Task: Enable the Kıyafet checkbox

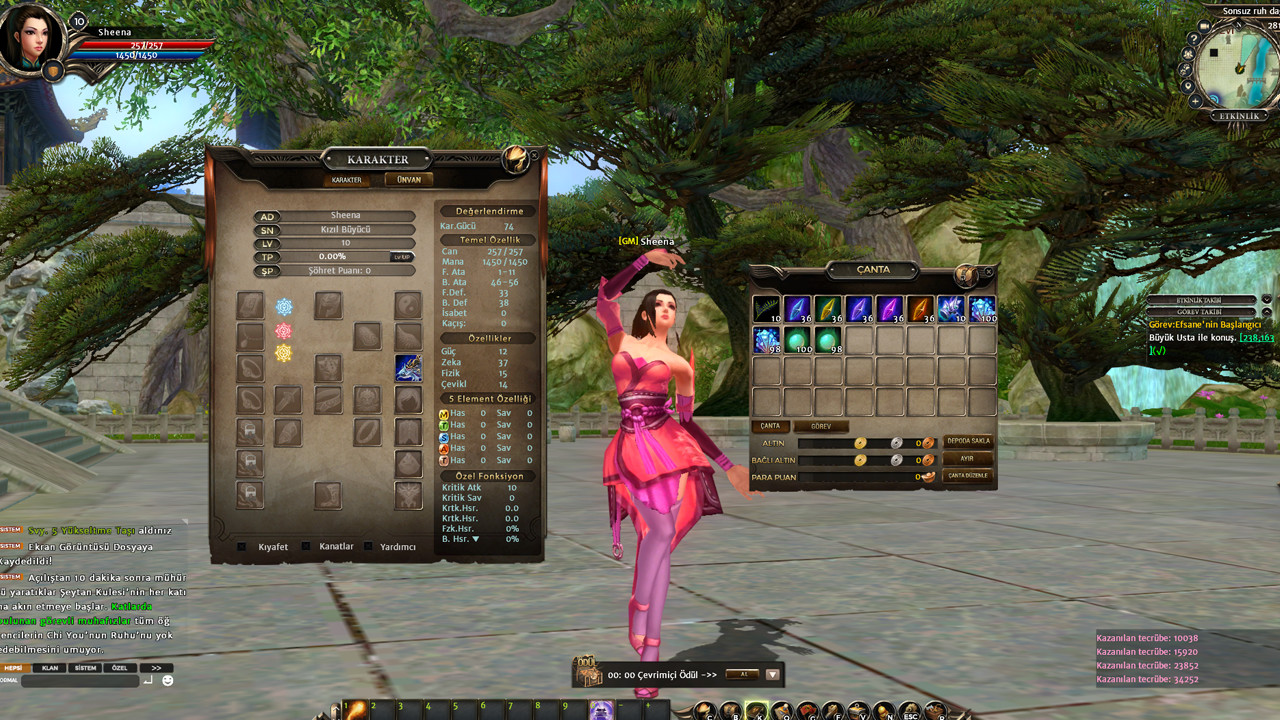Action: [x=240, y=548]
